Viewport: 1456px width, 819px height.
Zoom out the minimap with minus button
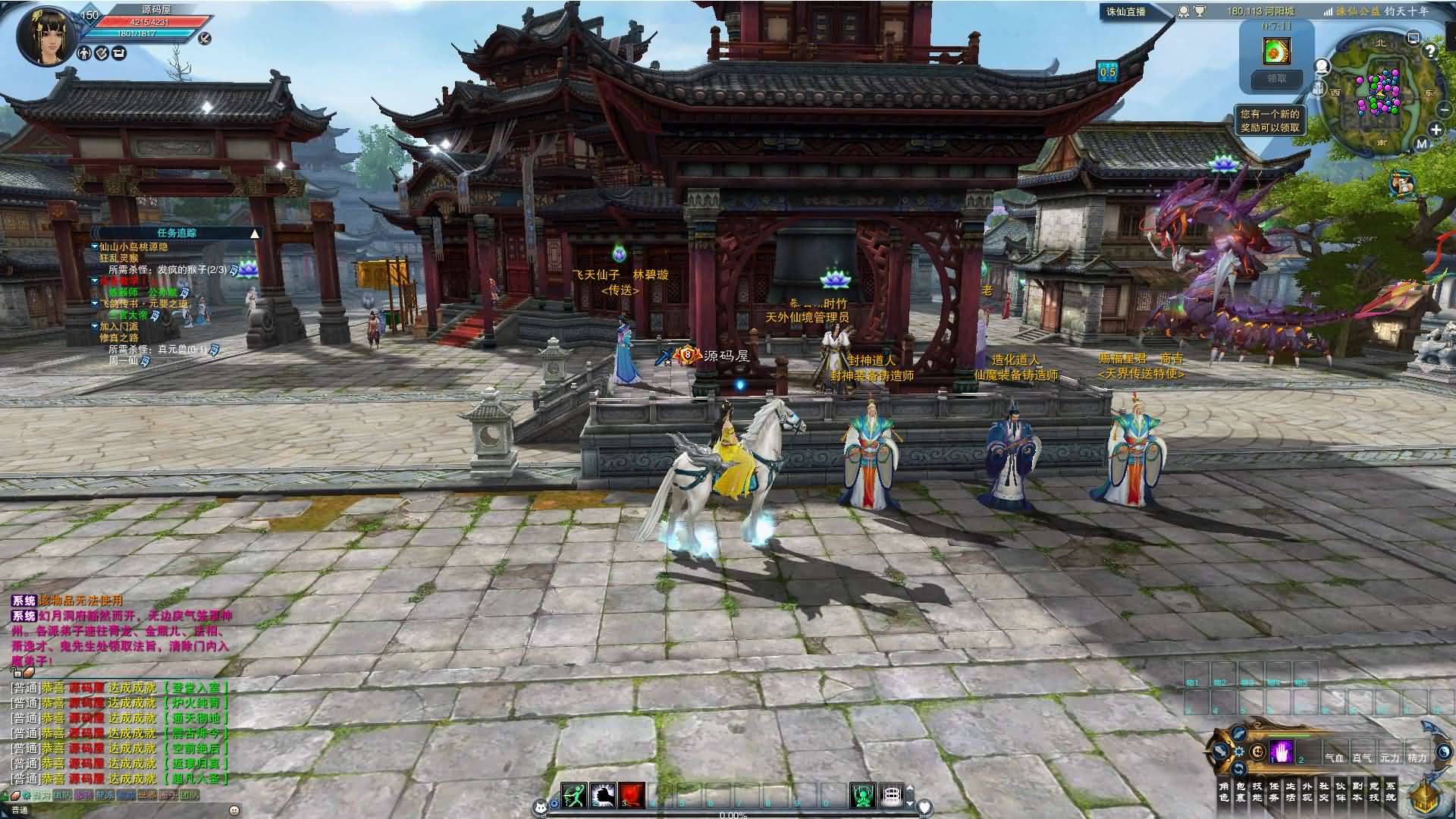click(1444, 110)
